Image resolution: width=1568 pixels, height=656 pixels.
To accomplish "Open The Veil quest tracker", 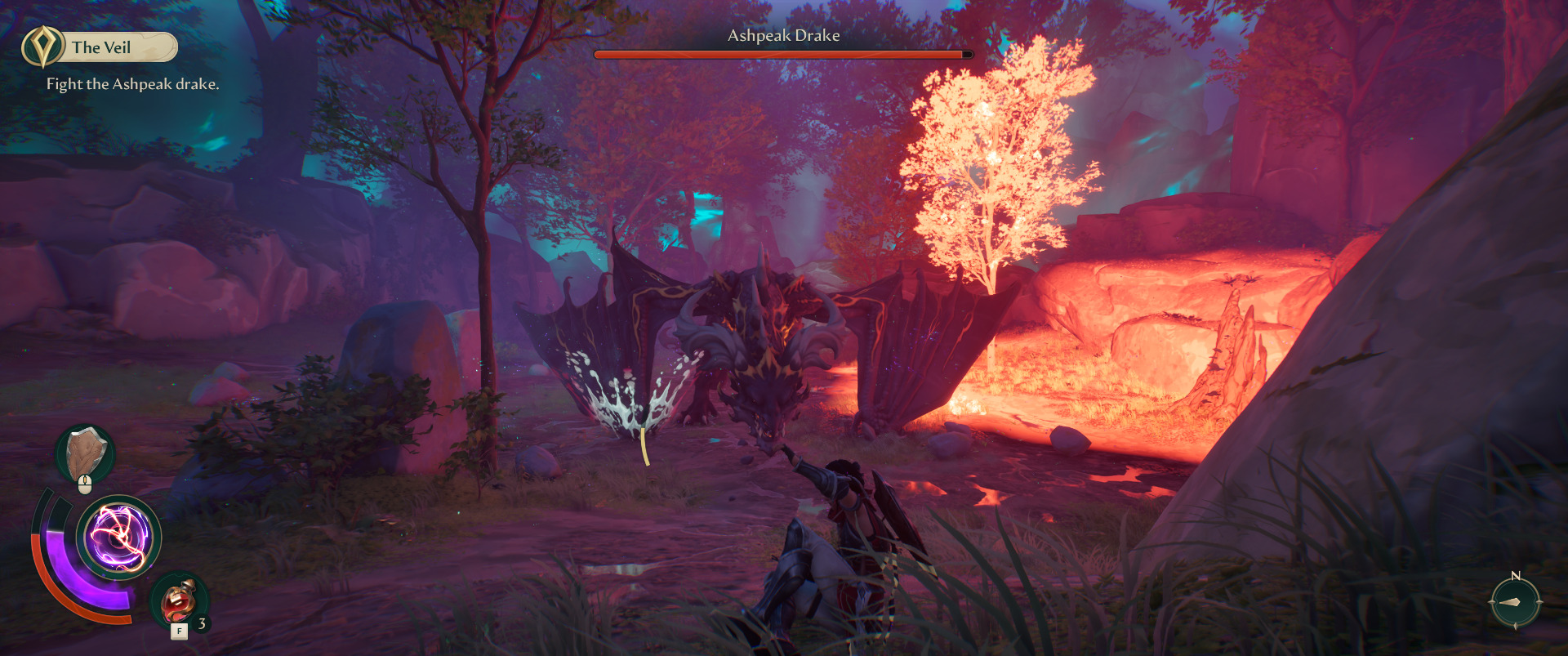I will [x=100, y=47].
